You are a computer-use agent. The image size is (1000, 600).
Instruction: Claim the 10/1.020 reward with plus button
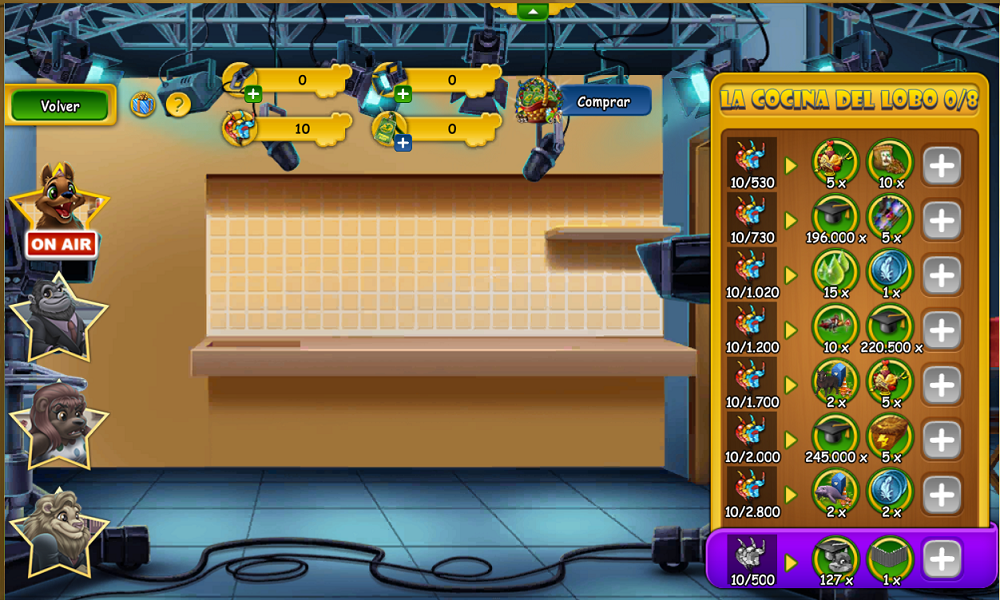coord(941,275)
